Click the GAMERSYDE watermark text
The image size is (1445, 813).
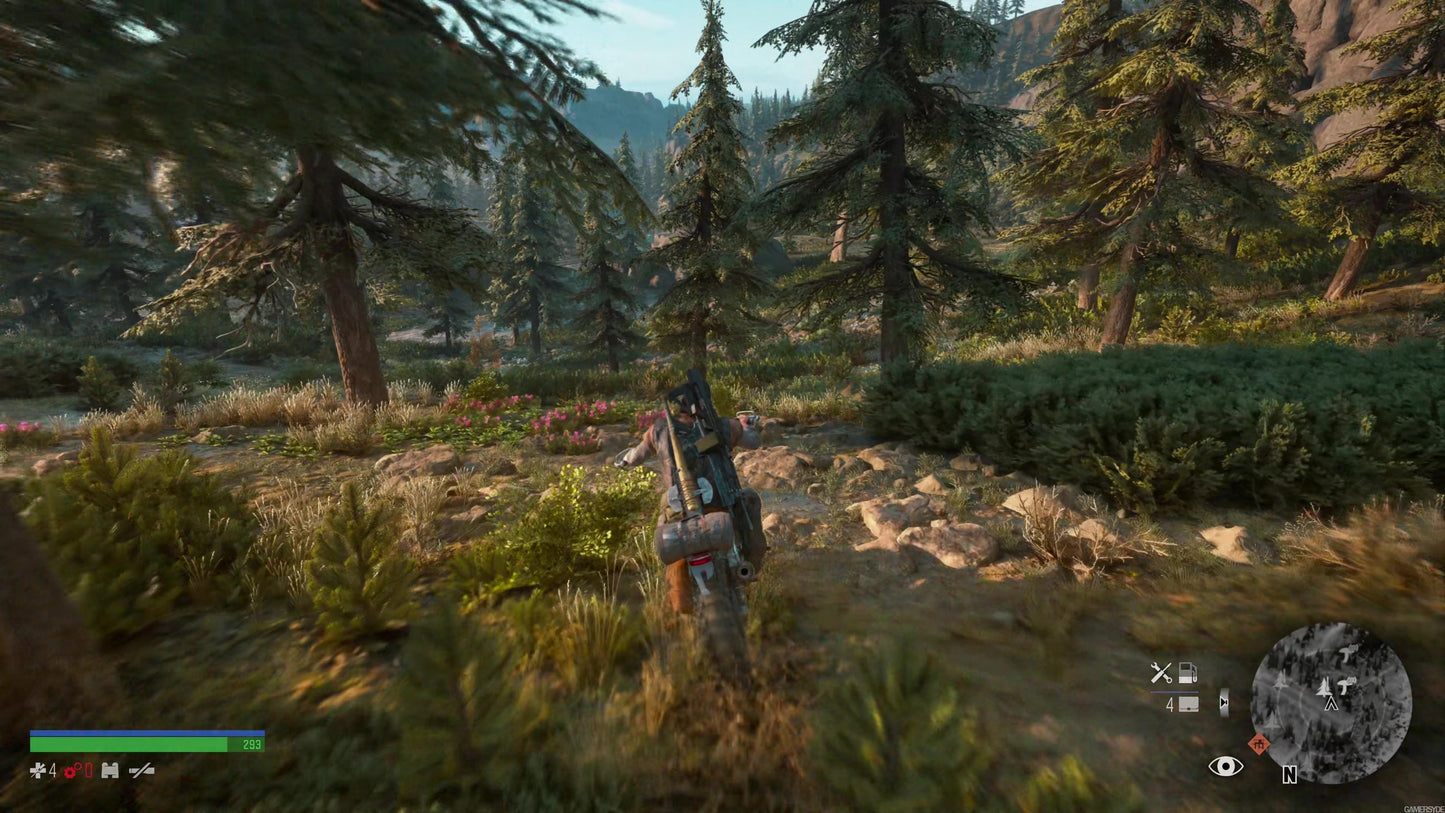pyautogui.click(x=1423, y=810)
